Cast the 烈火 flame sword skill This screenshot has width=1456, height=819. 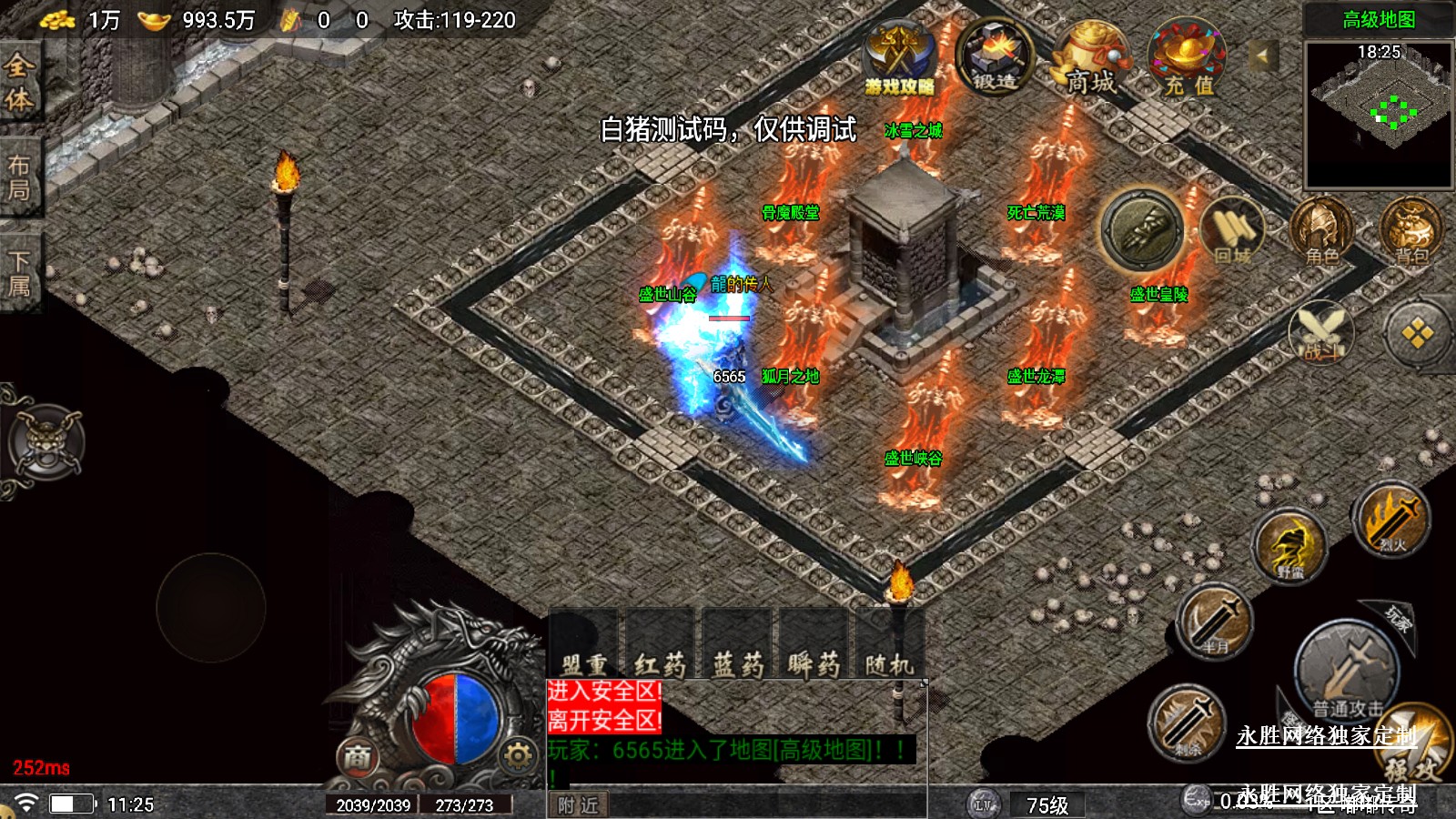tap(1391, 520)
